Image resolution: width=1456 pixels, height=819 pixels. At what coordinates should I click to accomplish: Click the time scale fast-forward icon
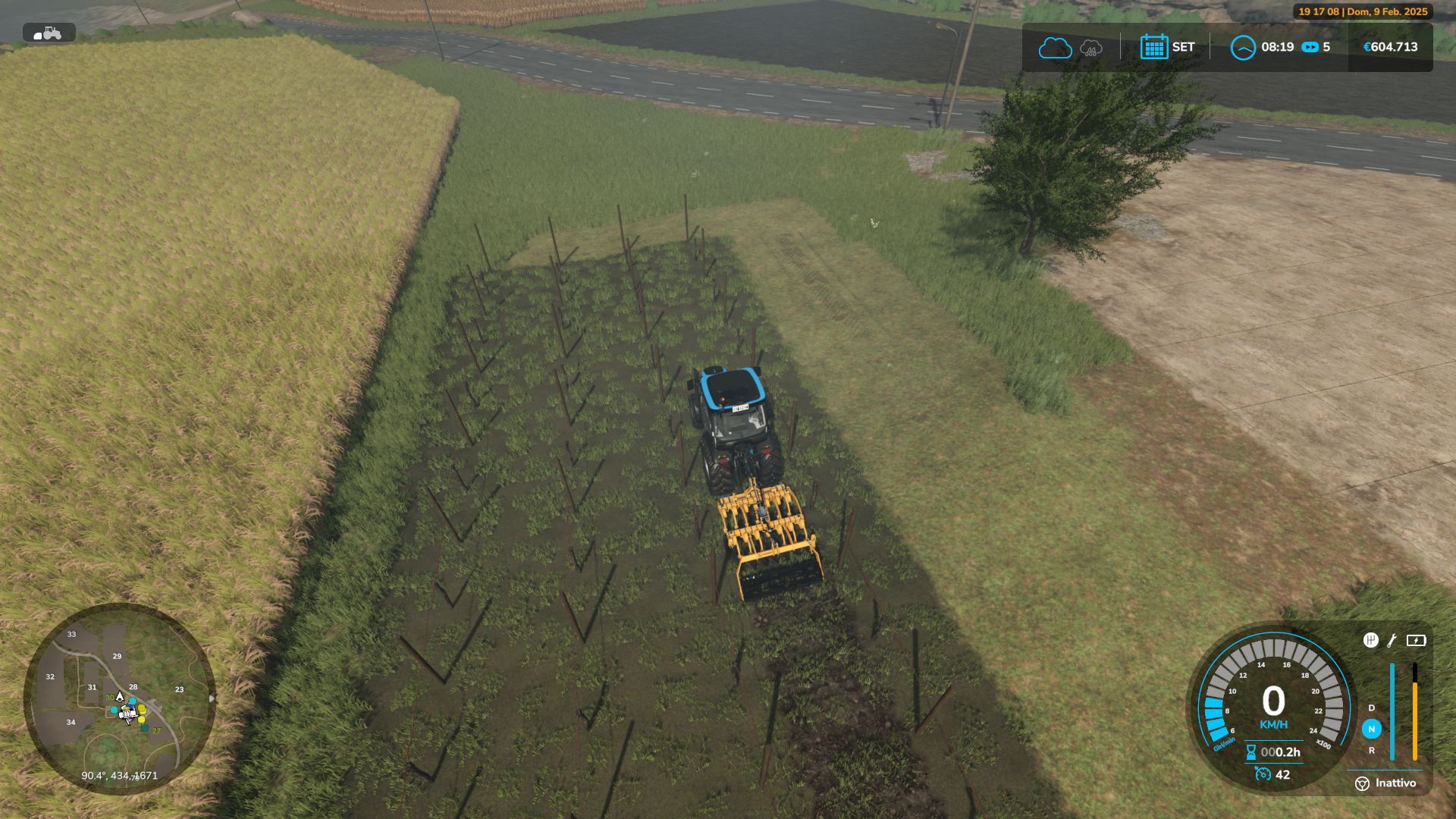coord(1310,47)
